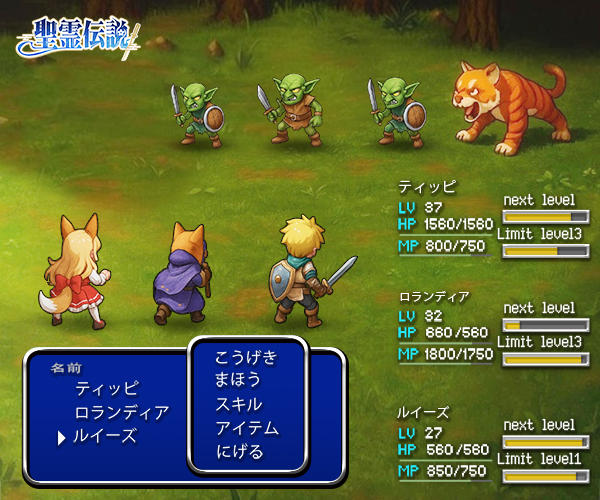This screenshot has width=600, height=500.
Task: Choose the こうげき attack command
Action: [246, 357]
